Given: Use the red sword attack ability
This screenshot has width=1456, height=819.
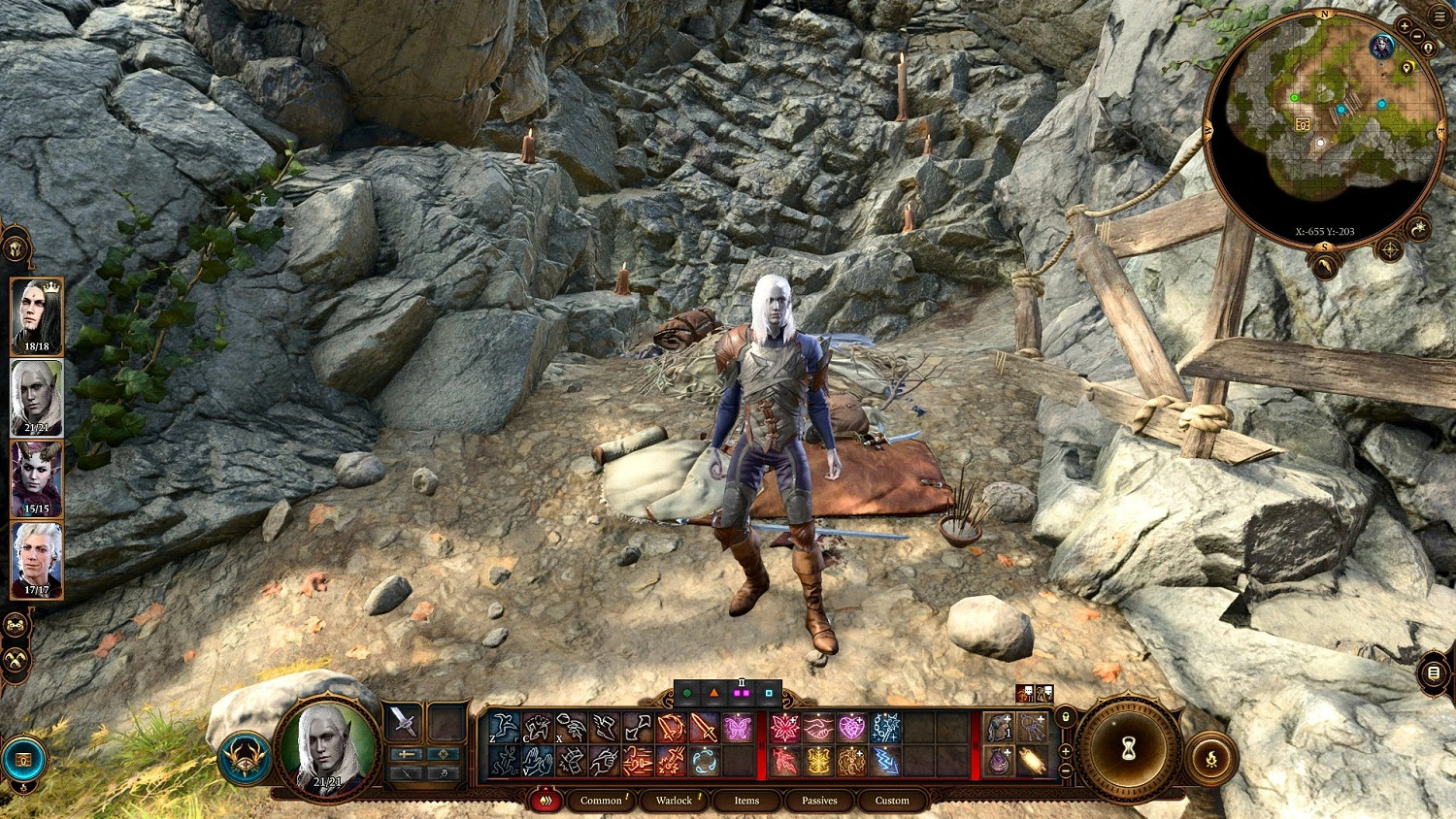Looking at the screenshot, I should pyautogui.click(x=704, y=727).
